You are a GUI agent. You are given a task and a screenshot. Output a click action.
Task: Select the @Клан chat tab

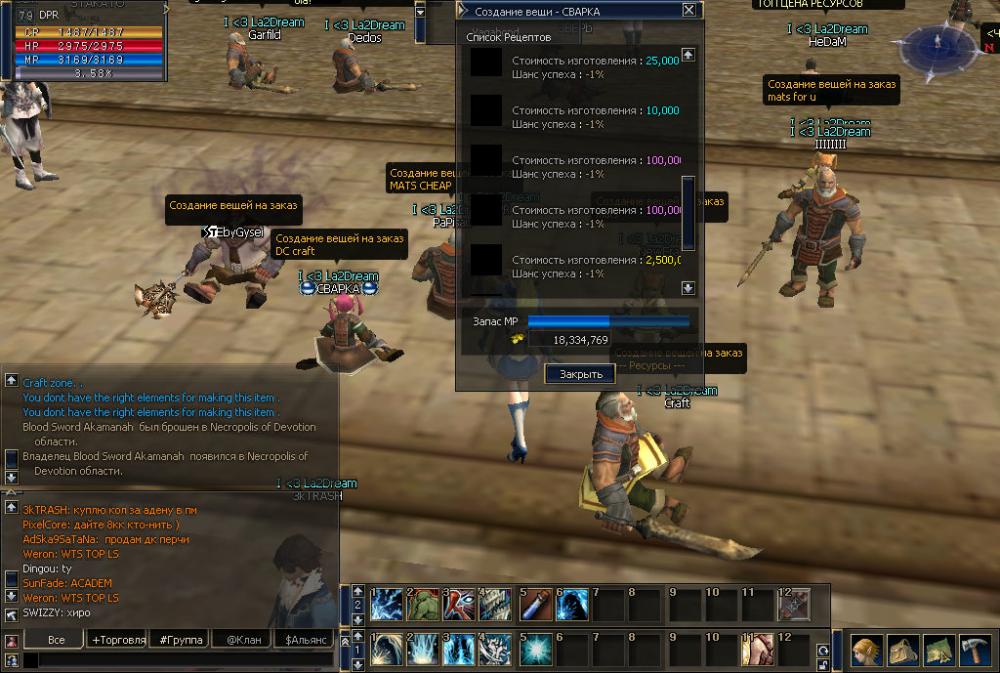(x=244, y=639)
